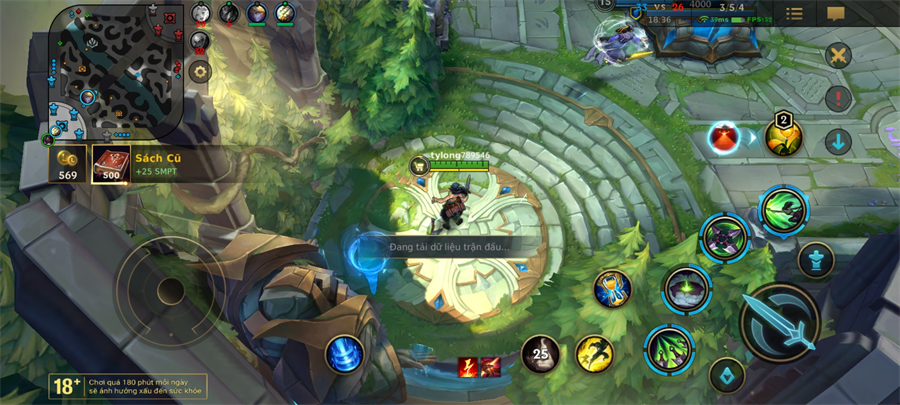Viewport: 900px width, 405px height.
Task: Open the scoreboard list icon
Action: click(794, 14)
